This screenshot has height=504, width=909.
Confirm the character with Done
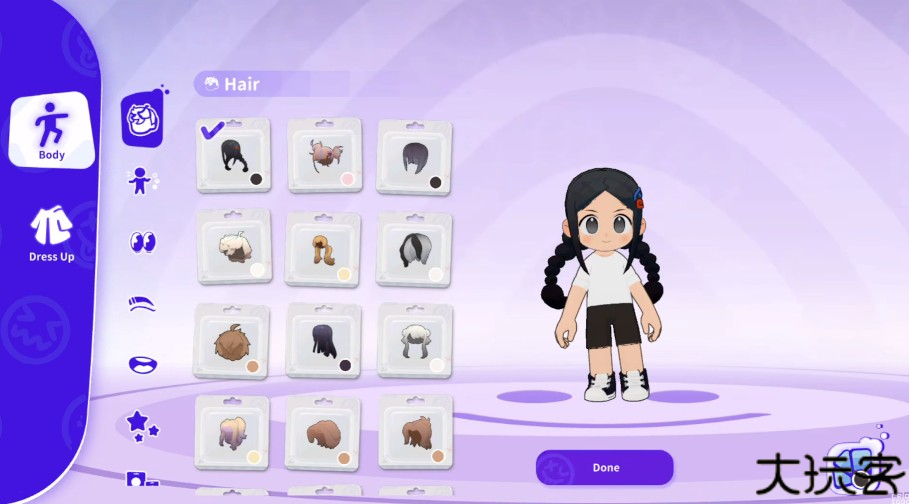(x=604, y=467)
